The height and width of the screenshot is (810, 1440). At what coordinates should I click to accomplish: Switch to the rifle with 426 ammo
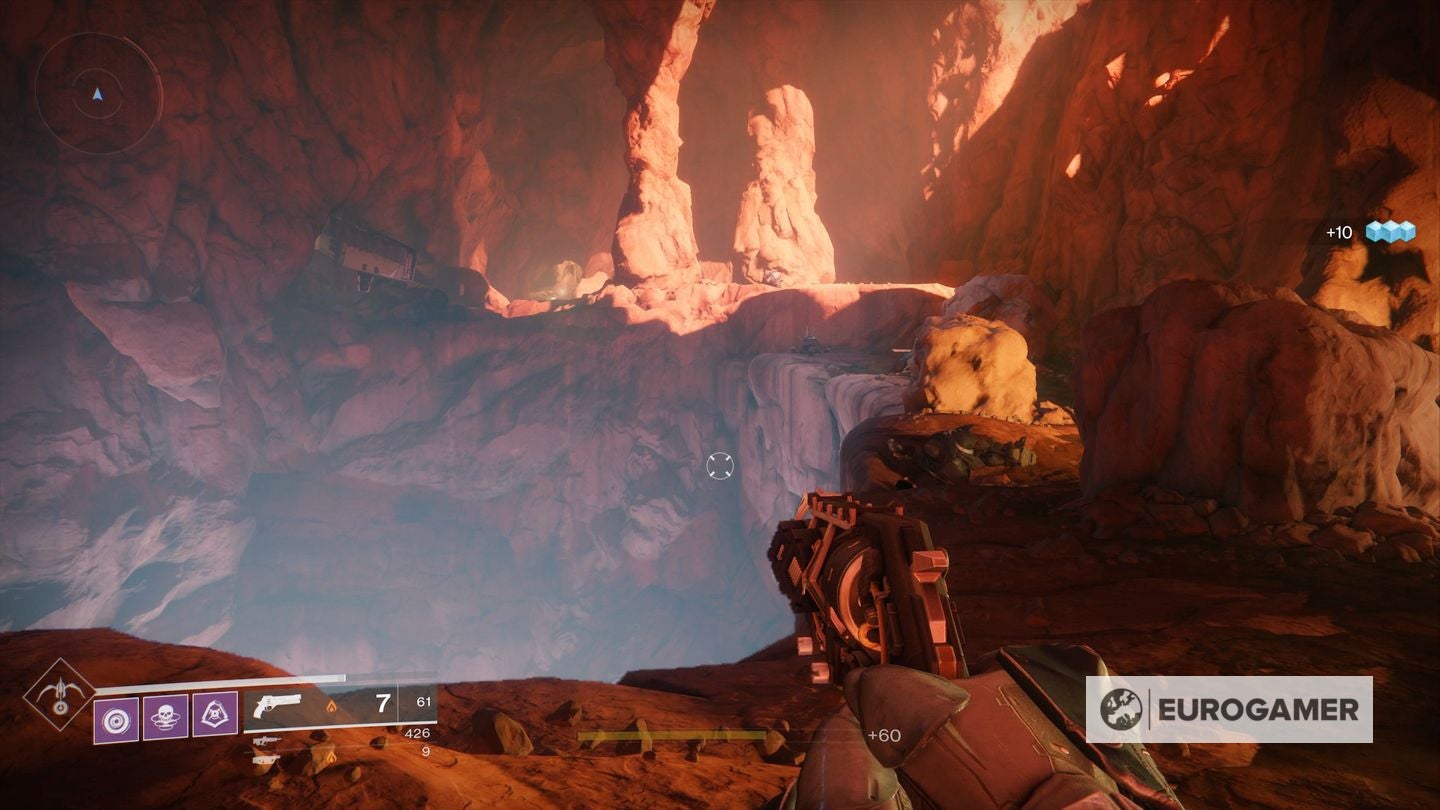coord(265,741)
